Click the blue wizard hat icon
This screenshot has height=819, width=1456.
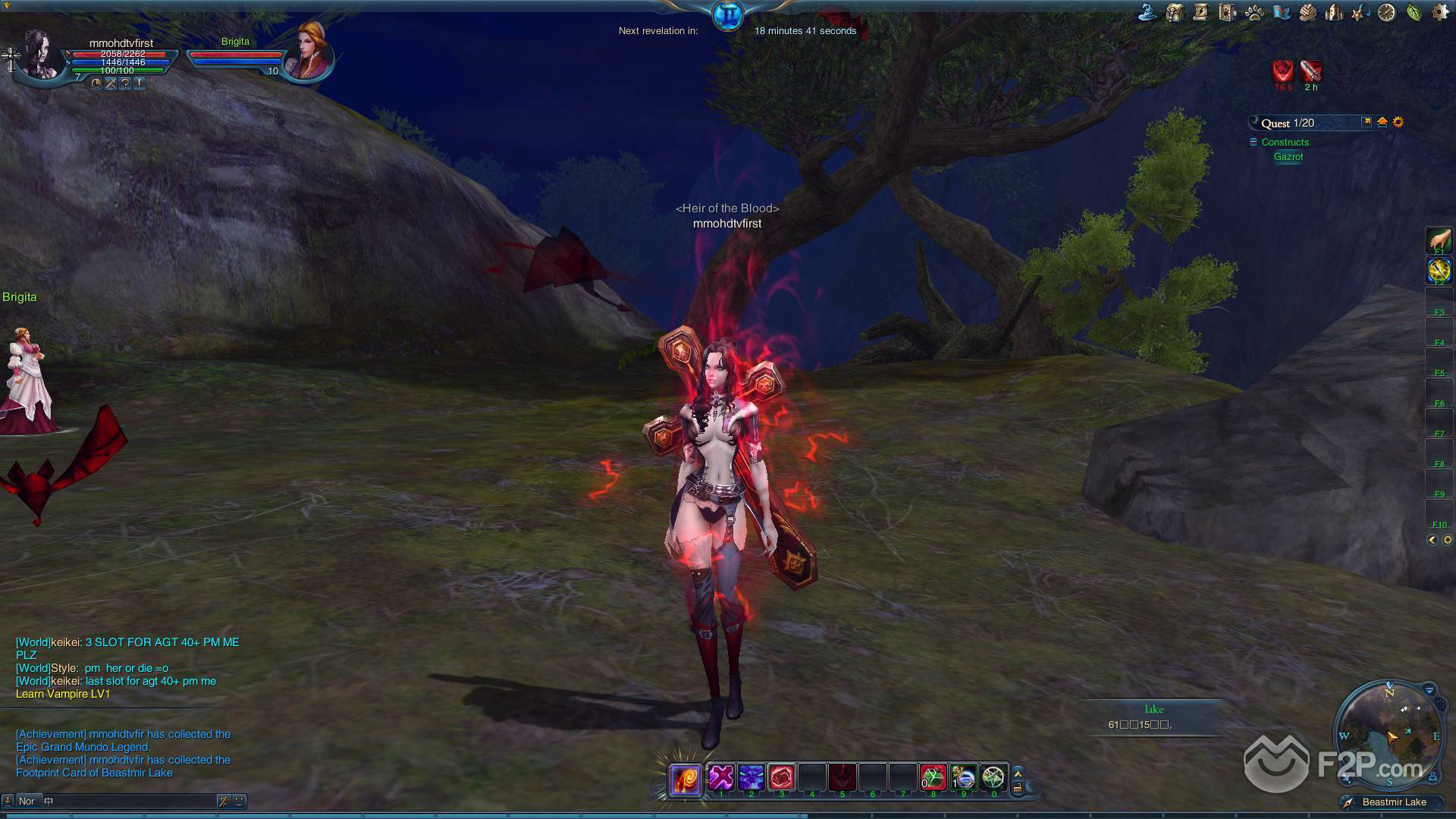pos(1147,13)
